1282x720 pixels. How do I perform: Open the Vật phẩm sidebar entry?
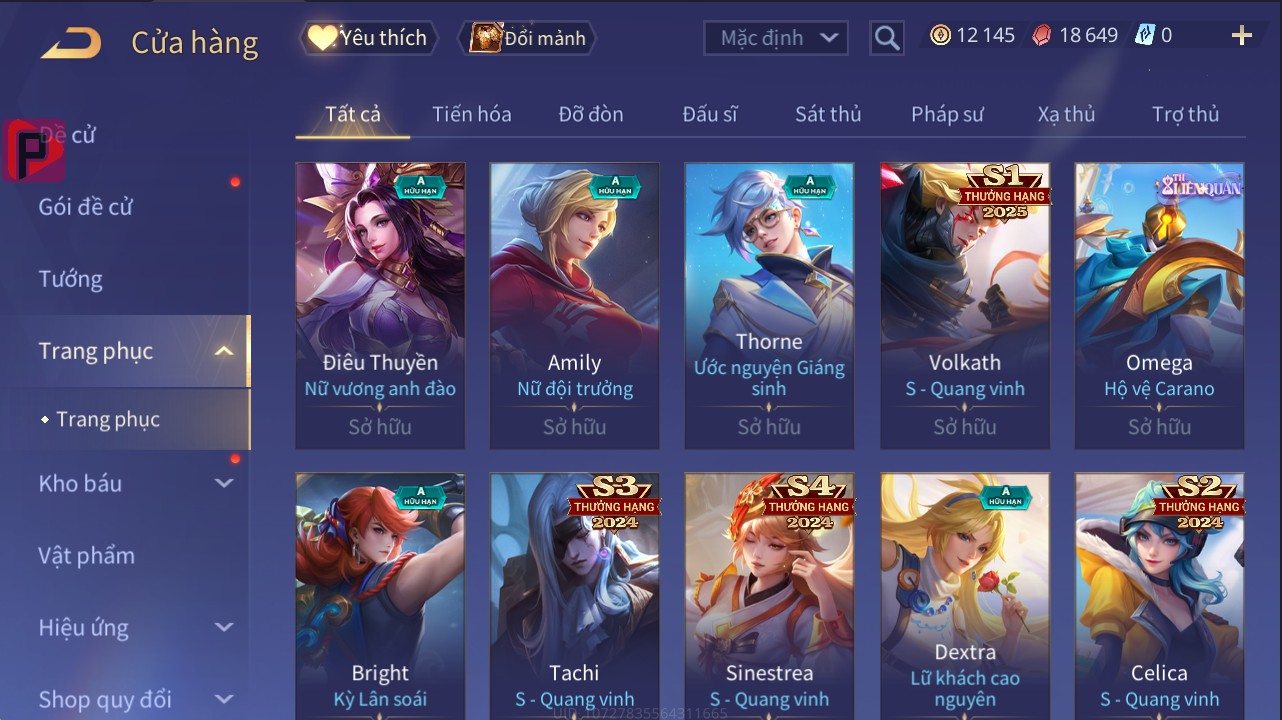point(87,555)
